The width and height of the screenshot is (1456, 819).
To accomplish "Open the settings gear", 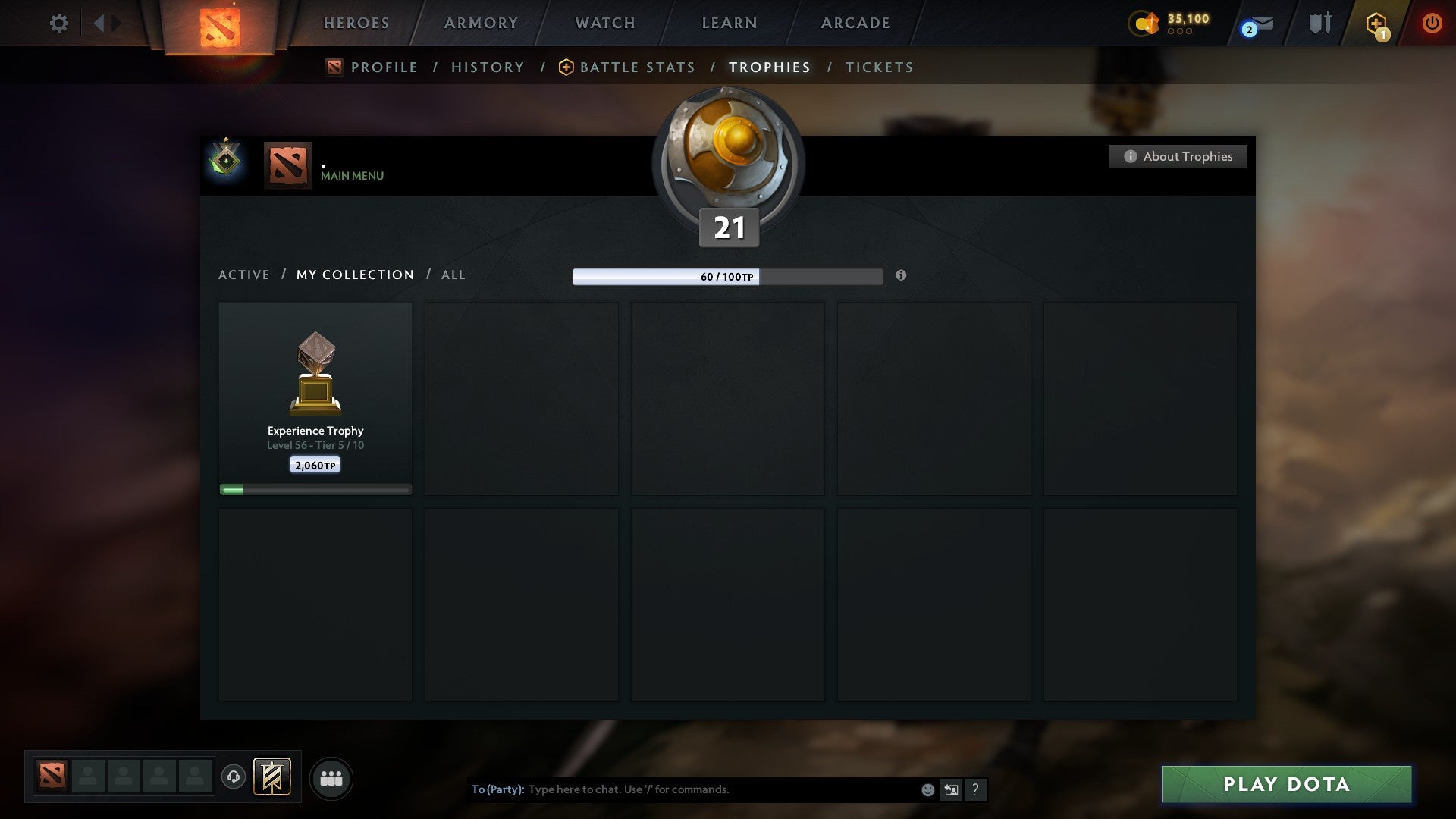I will pyautogui.click(x=59, y=24).
